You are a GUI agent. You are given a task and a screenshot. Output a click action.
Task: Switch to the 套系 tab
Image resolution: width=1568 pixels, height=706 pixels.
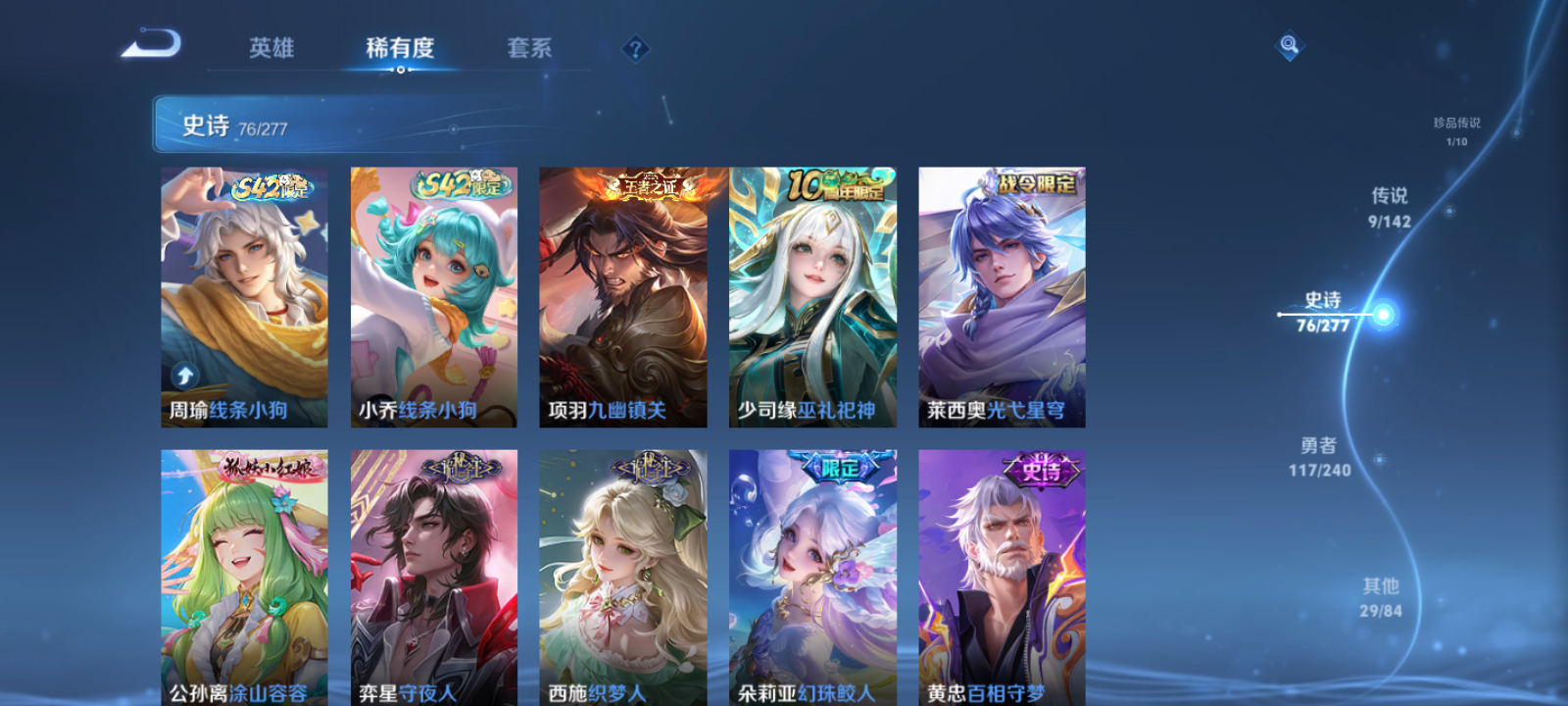coord(530,48)
